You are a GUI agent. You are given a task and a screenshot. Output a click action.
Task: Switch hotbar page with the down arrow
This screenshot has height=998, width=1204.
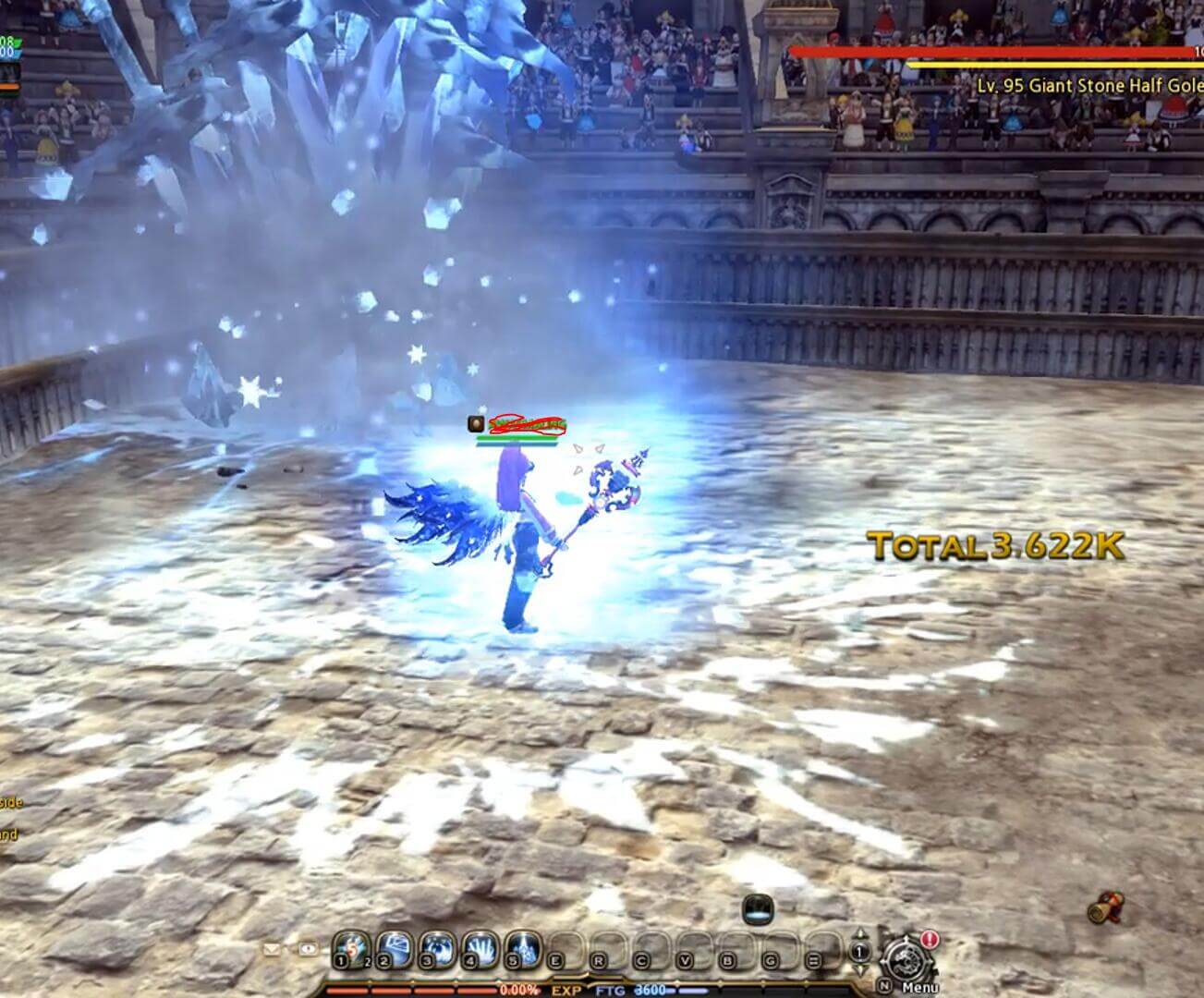[x=860, y=970]
